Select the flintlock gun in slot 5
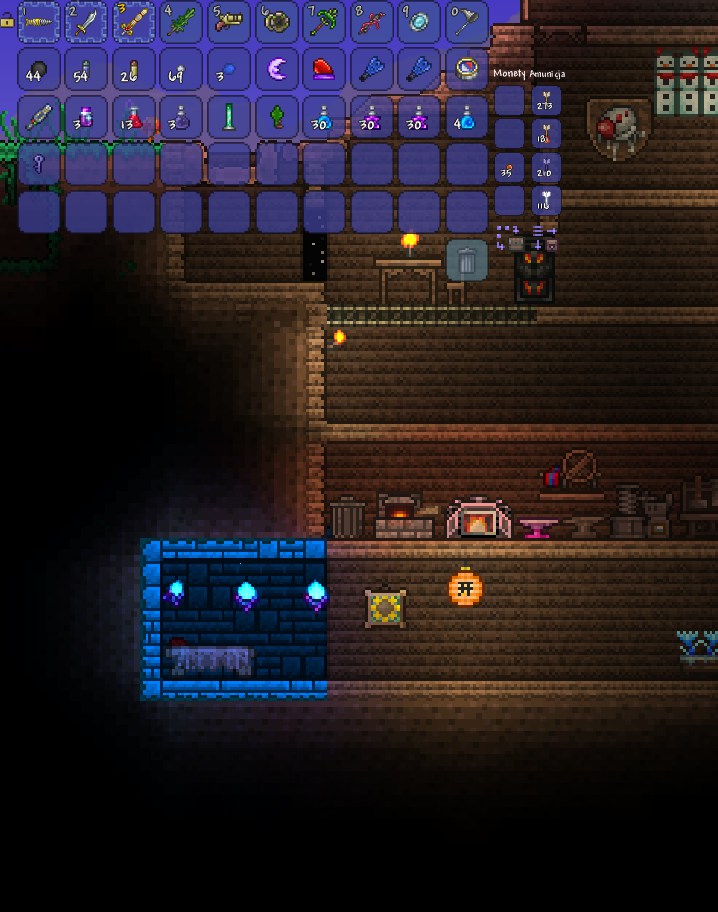The image size is (718, 912). point(229,22)
